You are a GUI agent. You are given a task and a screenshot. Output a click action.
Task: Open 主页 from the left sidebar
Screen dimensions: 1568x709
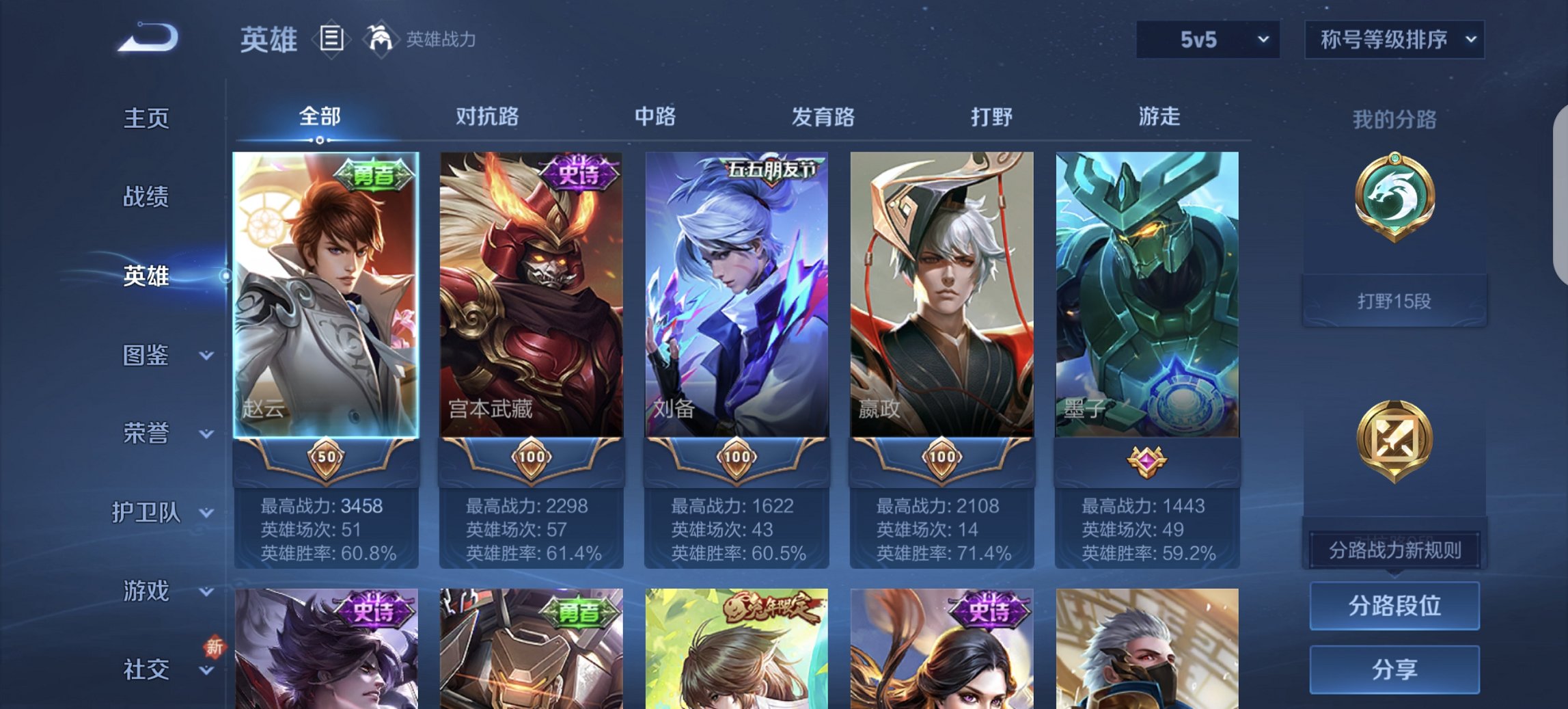tap(145, 118)
